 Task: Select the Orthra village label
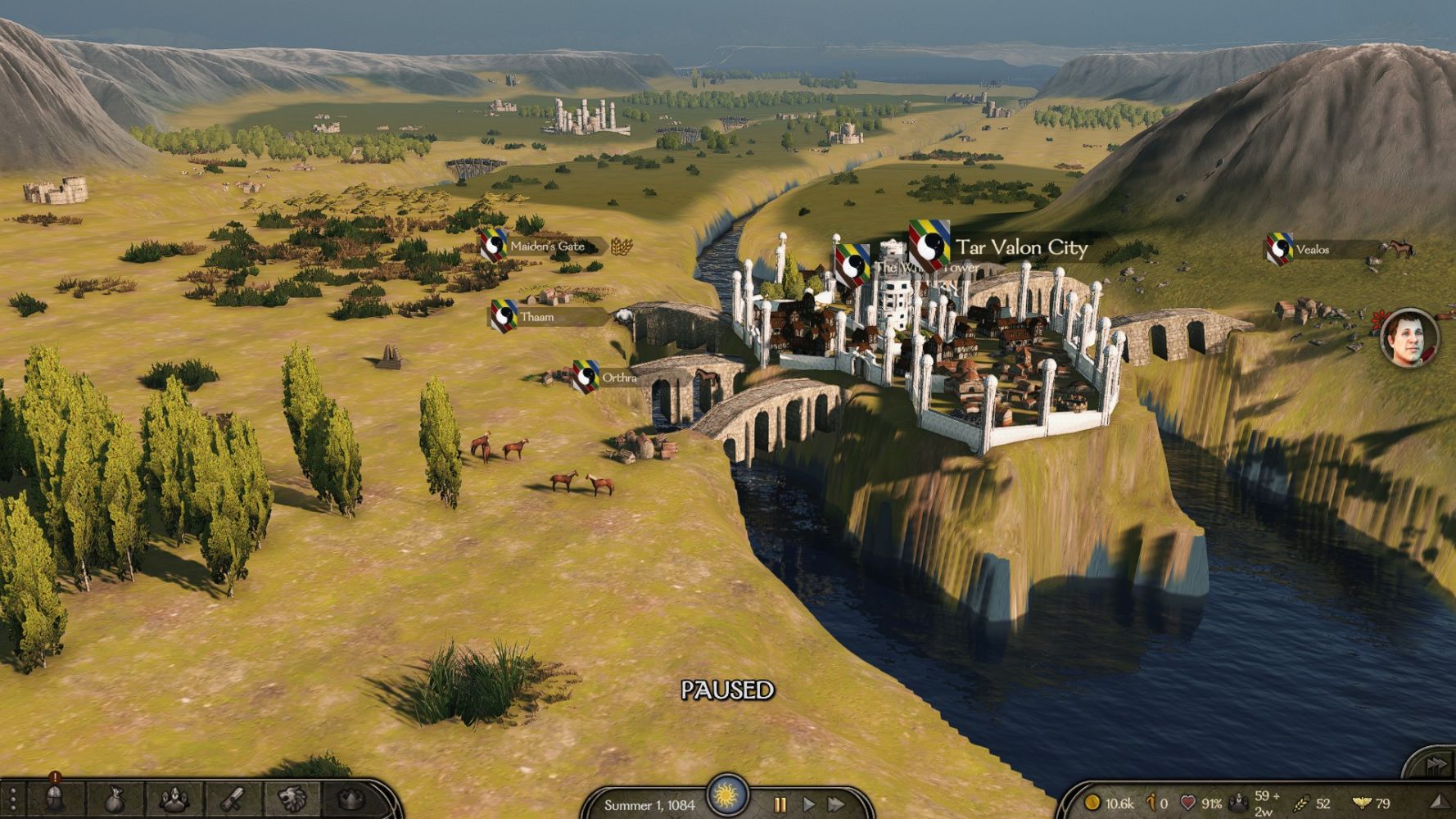[x=618, y=378]
